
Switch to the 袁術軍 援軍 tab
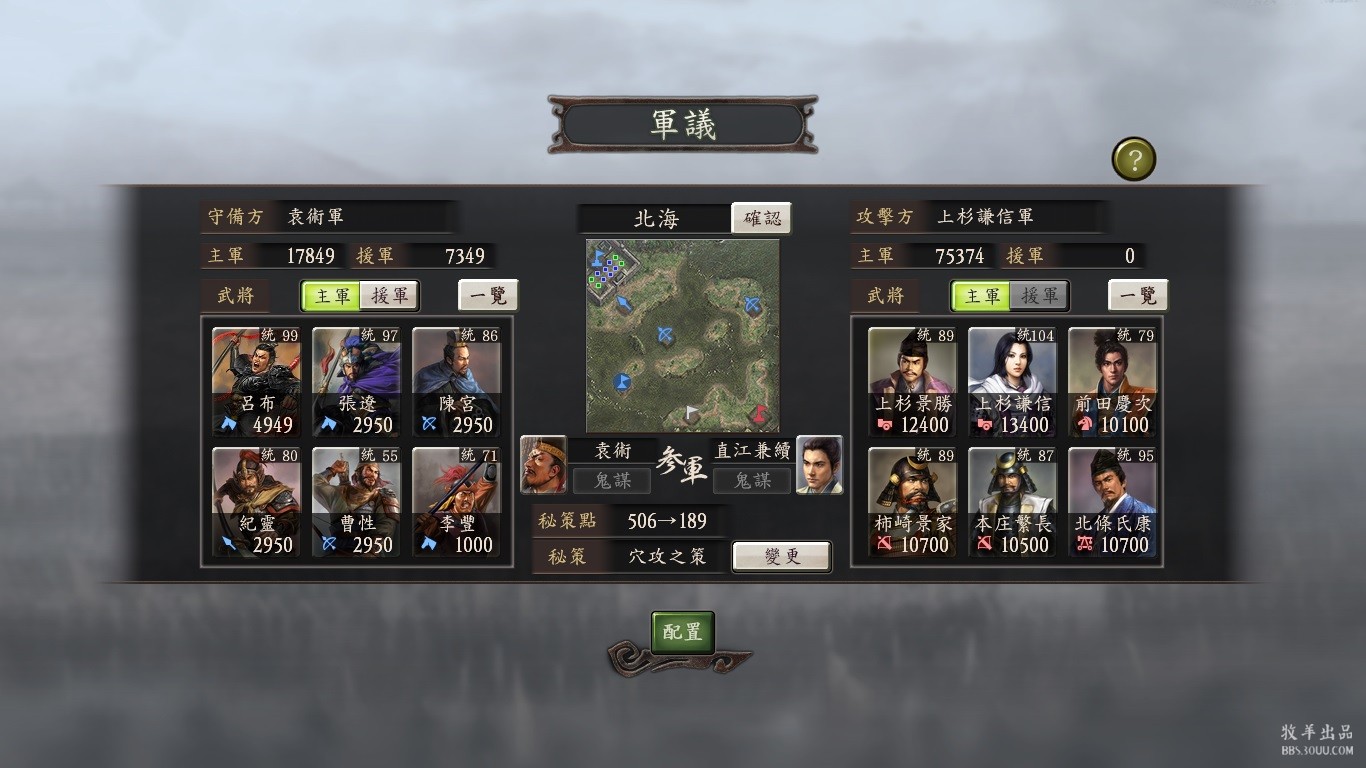coord(389,296)
